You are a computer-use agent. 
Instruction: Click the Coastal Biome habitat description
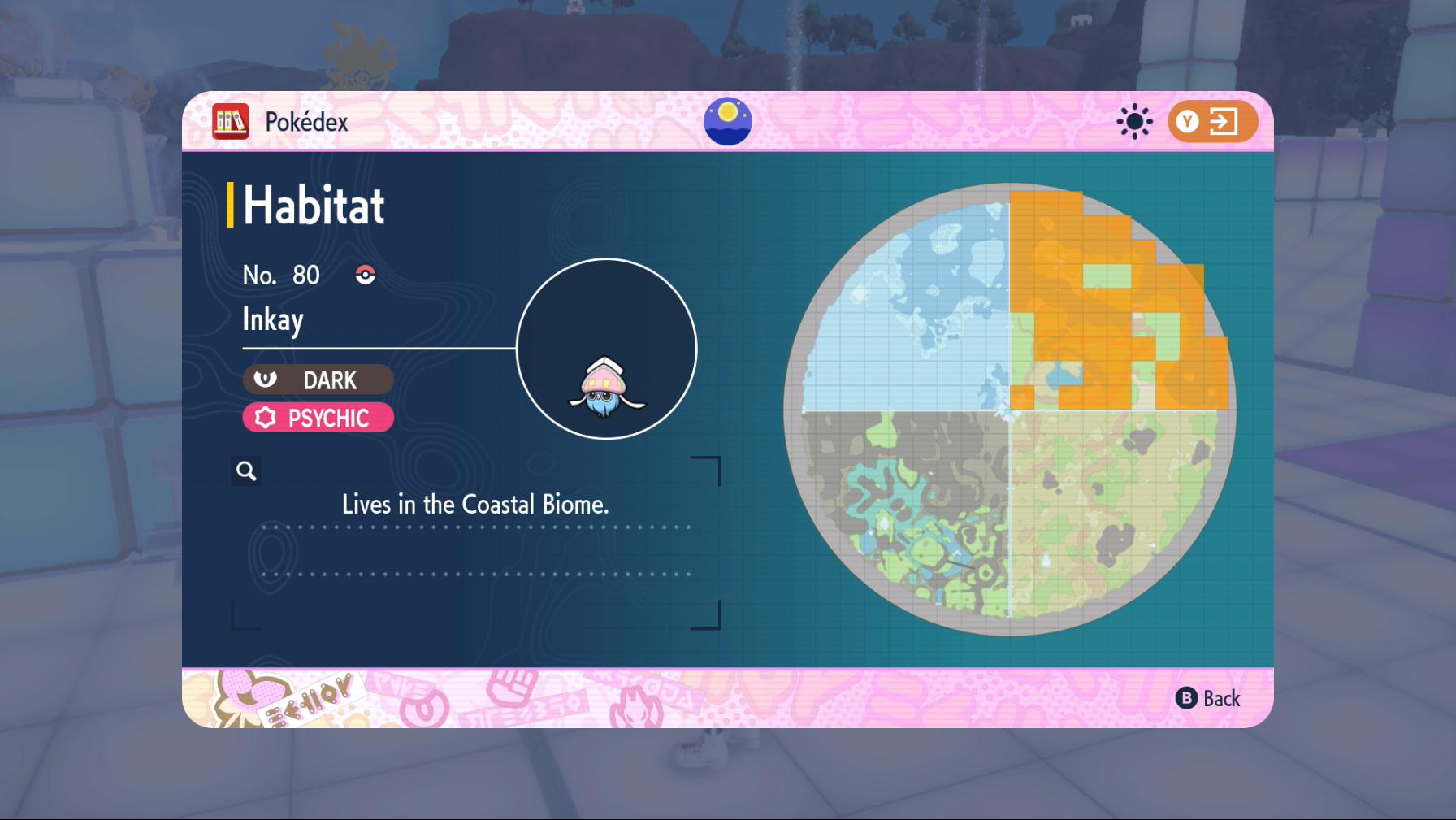(x=476, y=504)
